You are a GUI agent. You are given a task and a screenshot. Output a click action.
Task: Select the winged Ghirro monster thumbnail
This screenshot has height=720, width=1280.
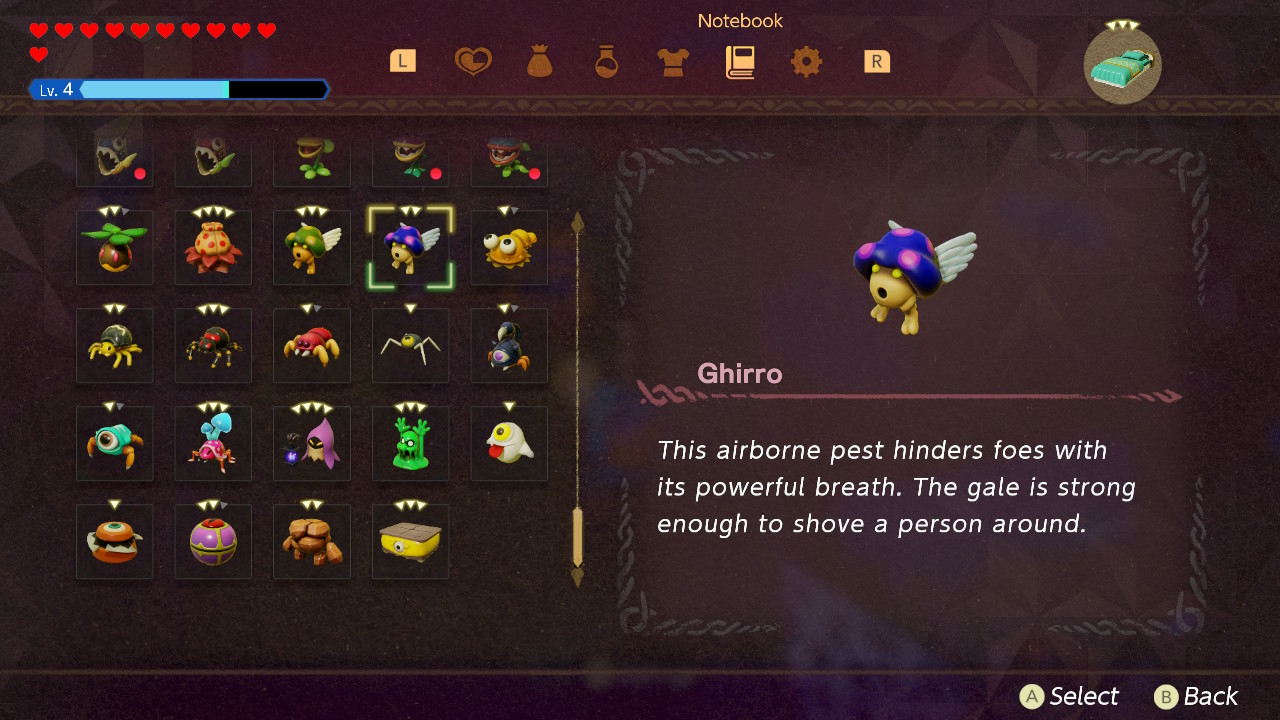410,247
